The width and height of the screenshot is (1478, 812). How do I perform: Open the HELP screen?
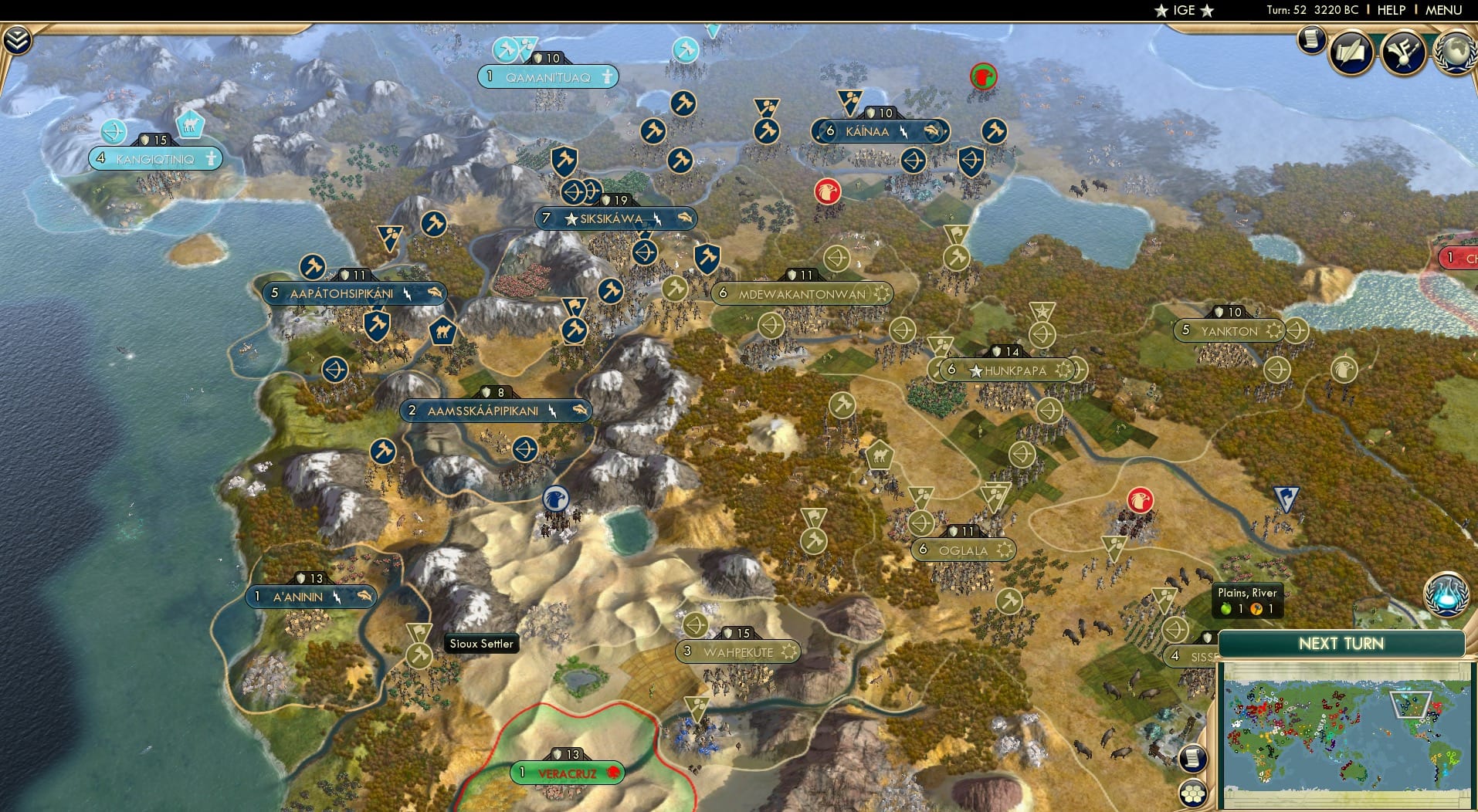pos(1390,10)
